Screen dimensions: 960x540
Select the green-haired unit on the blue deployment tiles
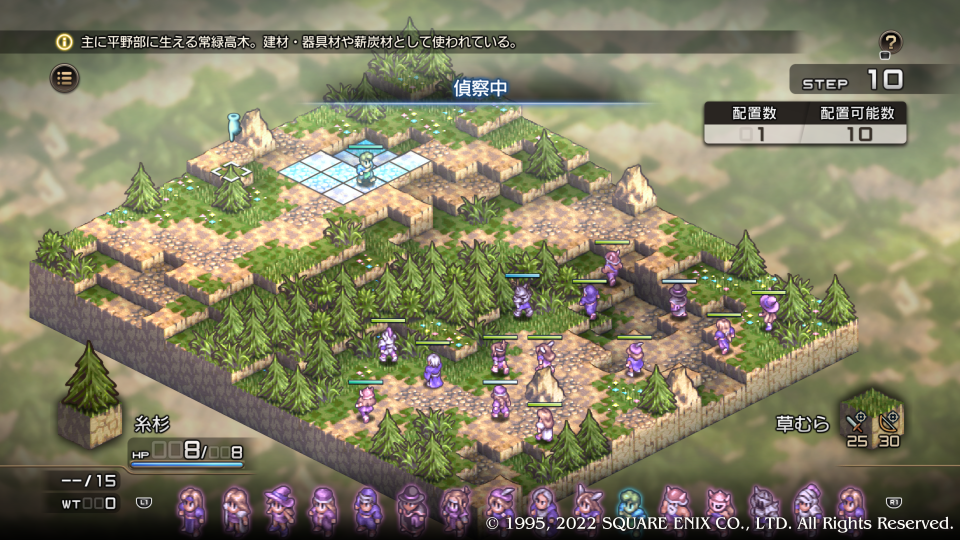(366, 169)
